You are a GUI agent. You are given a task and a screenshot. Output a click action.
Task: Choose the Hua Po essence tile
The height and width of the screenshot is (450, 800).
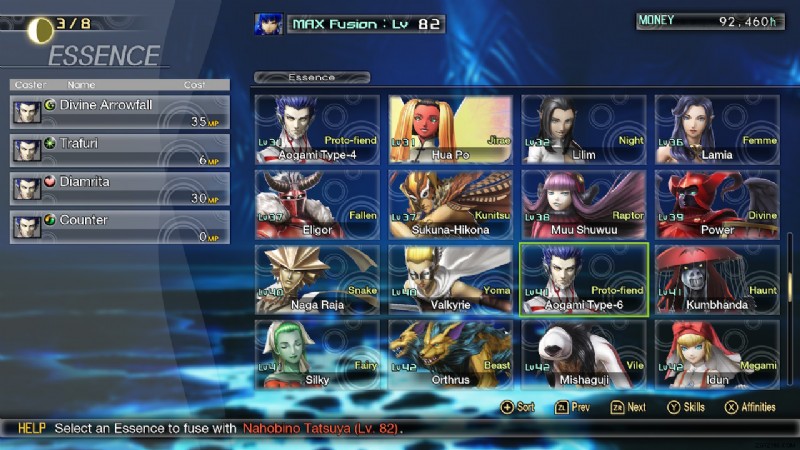pyautogui.click(x=450, y=129)
